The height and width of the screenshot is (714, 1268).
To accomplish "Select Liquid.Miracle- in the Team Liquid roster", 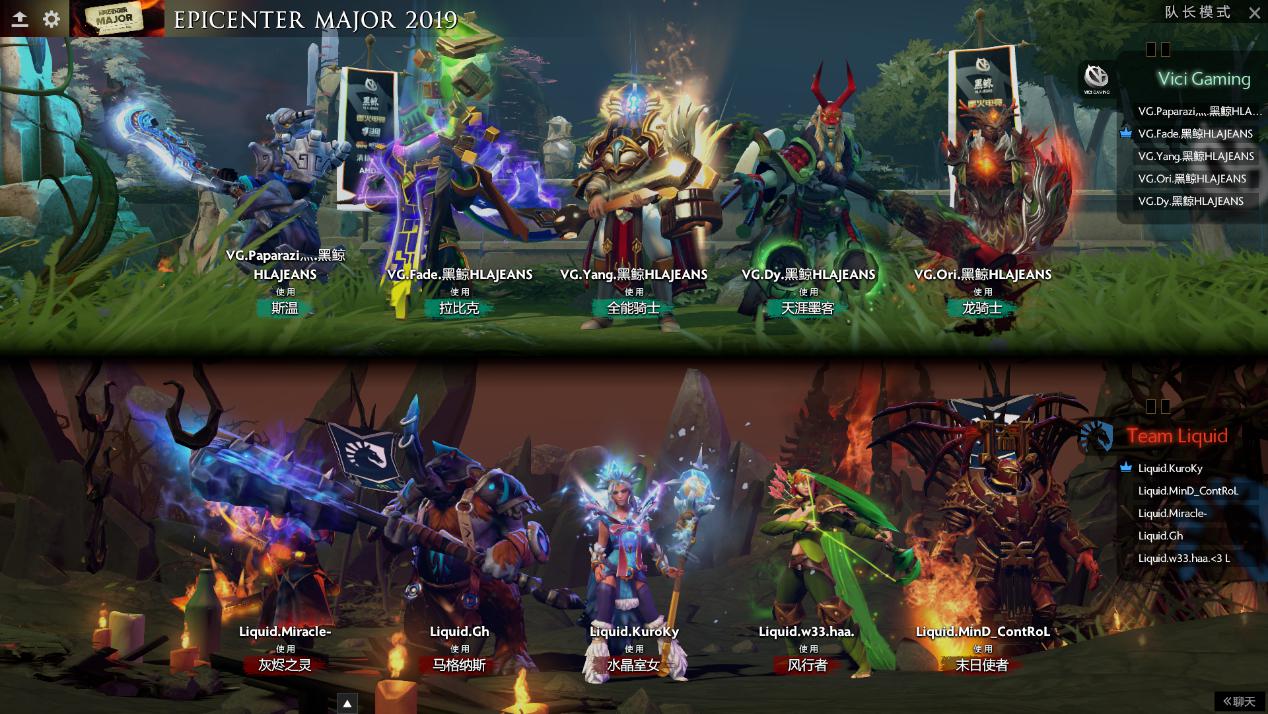I will [x=1172, y=513].
